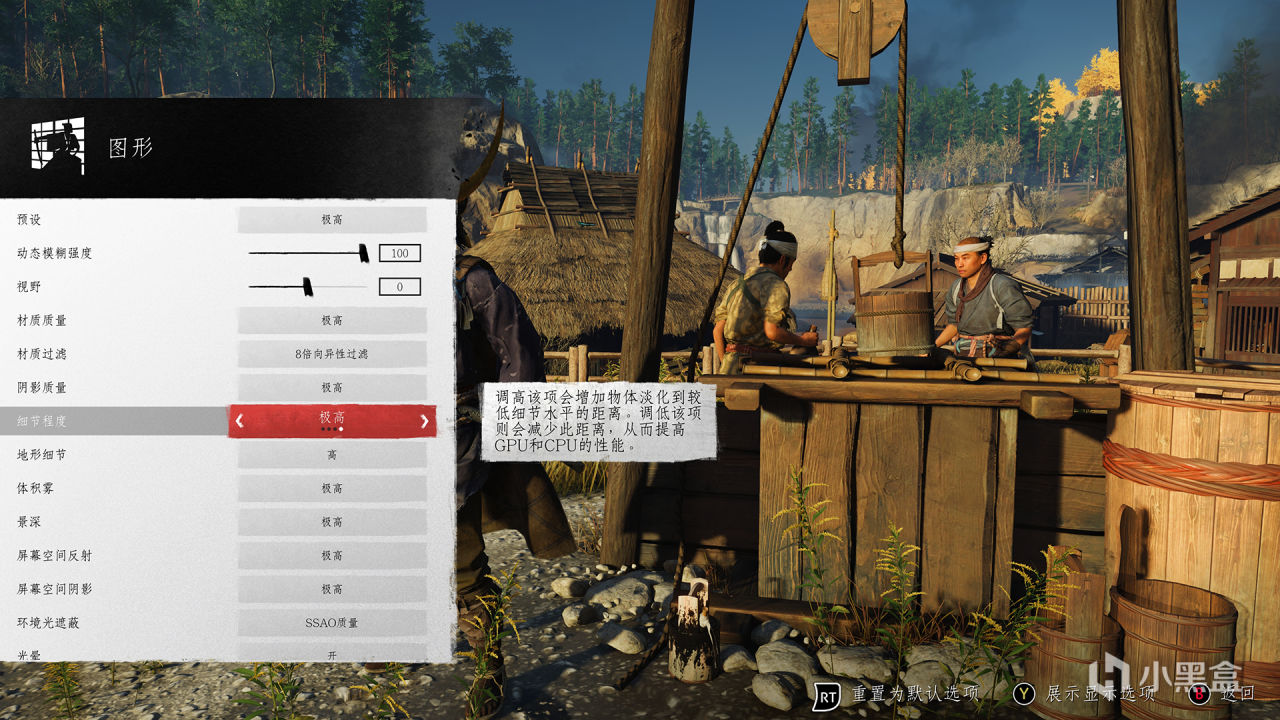The height and width of the screenshot is (720, 1280).
Task: Open the 体积雾 volumetric fog selector
Action: tap(331, 487)
